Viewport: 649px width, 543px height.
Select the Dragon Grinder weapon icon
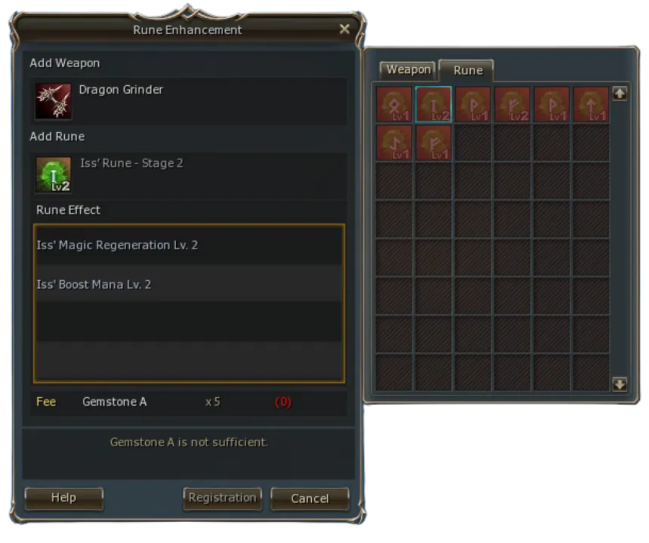point(51,101)
